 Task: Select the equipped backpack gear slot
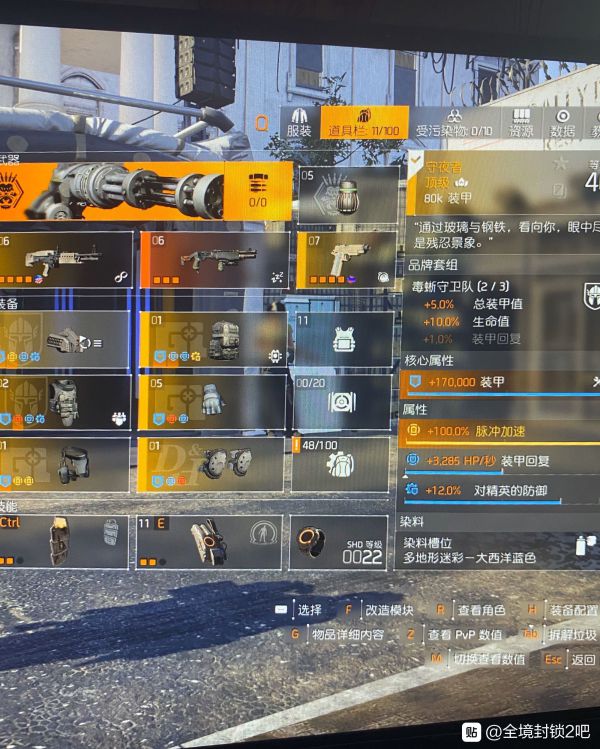click(213, 339)
